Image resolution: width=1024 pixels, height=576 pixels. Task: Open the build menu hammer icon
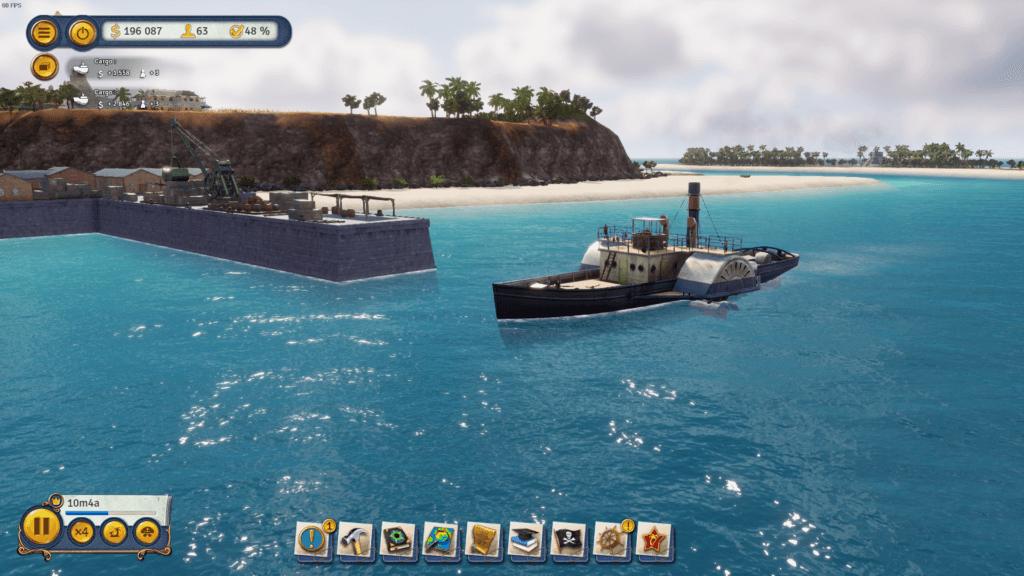click(x=354, y=540)
